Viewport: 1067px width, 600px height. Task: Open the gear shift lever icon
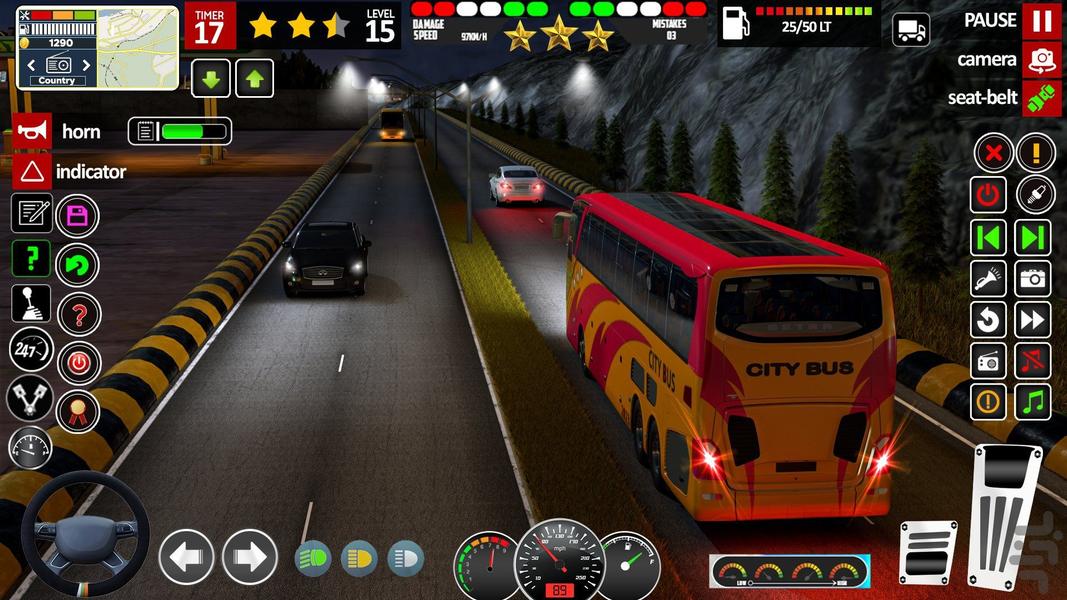point(31,304)
